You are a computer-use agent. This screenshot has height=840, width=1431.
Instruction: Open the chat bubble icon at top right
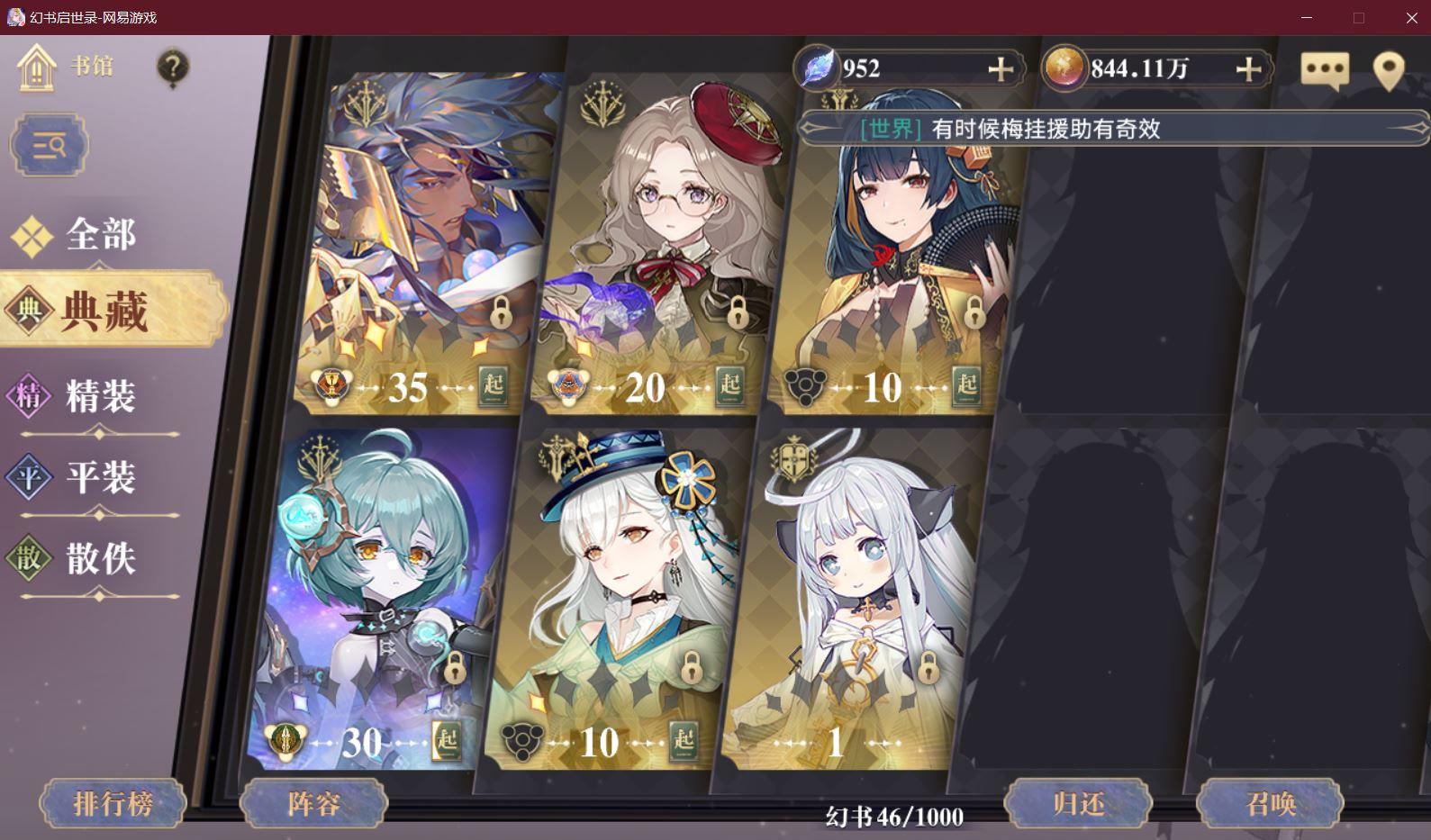point(1326,68)
